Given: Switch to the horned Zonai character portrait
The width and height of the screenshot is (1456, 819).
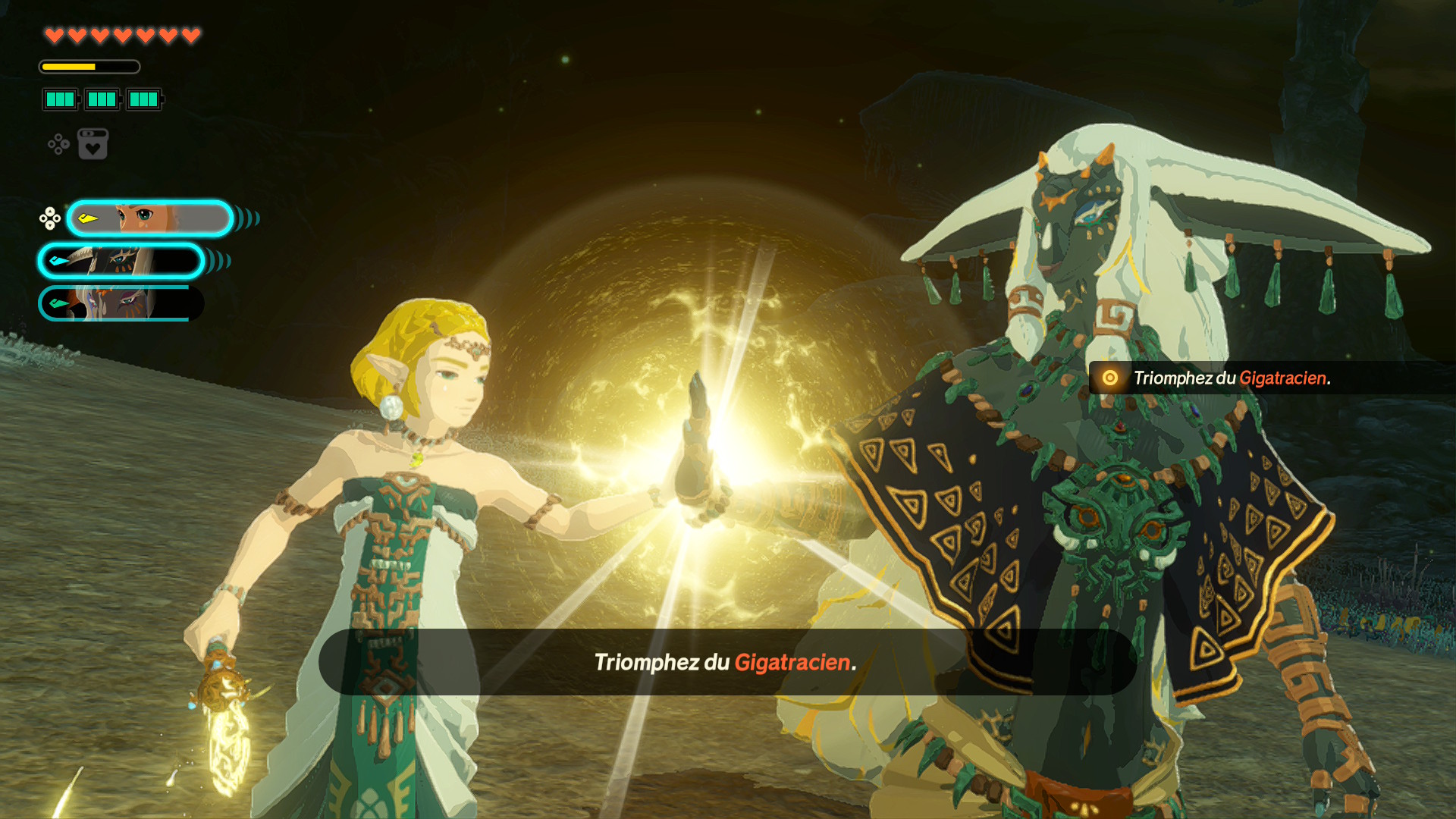Looking at the screenshot, I should point(121,262).
